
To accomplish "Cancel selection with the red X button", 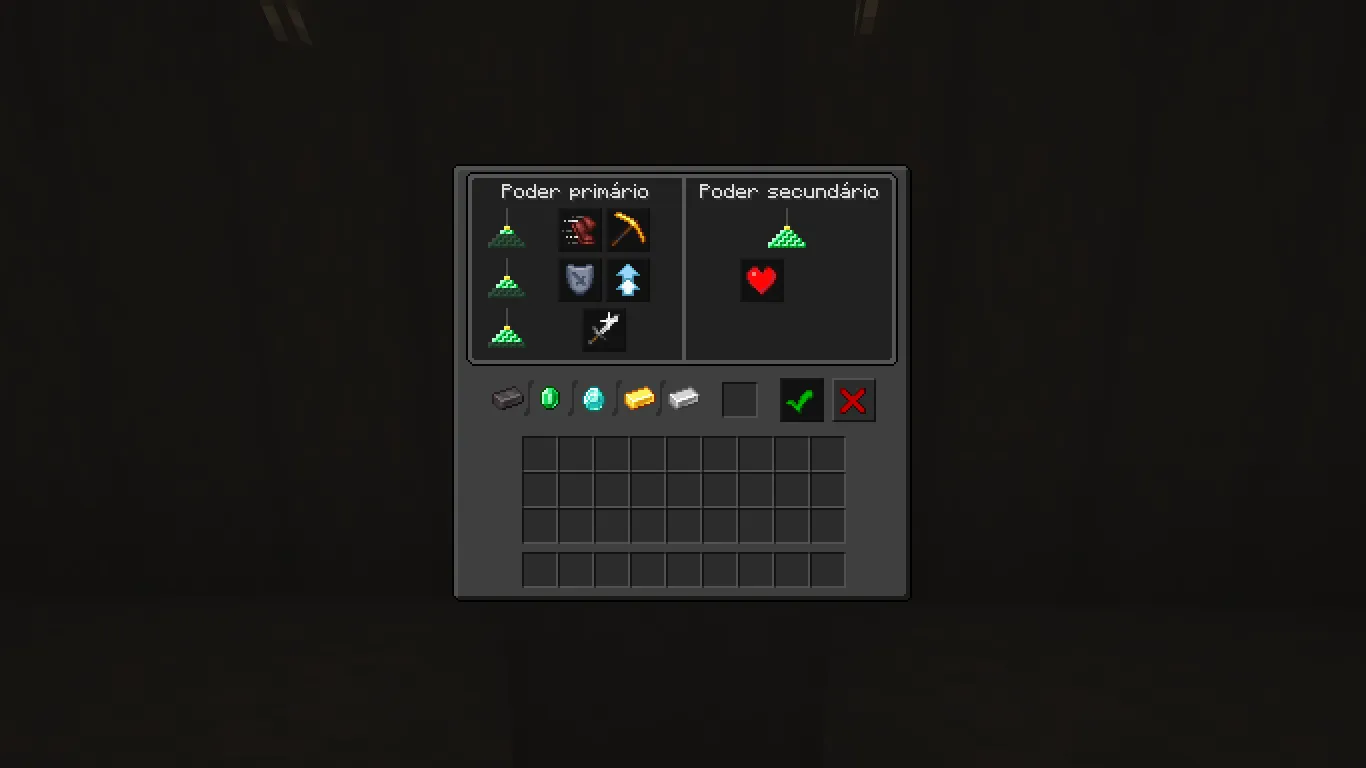I will [x=854, y=400].
